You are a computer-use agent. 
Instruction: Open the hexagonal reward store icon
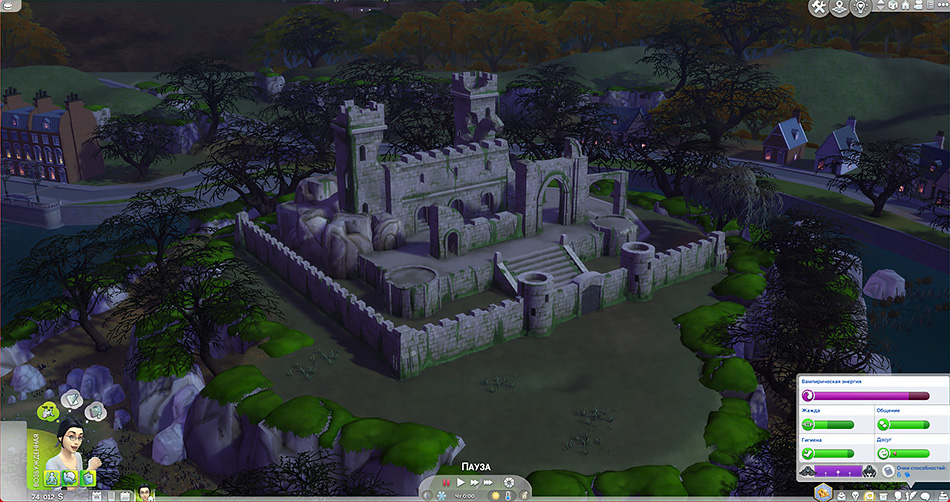(x=822, y=492)
